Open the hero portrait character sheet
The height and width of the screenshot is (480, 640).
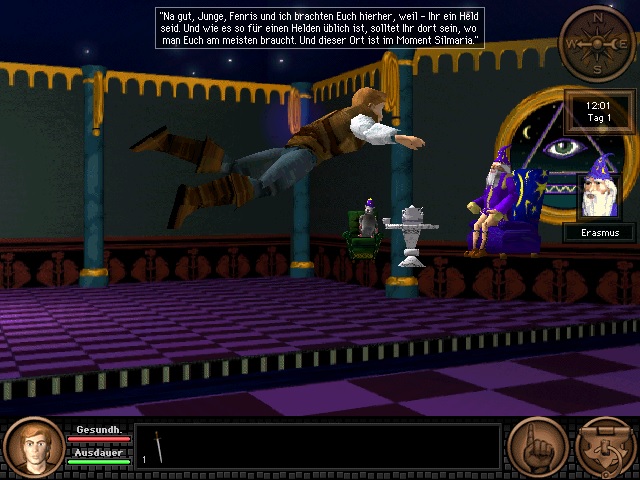(33, 448)
